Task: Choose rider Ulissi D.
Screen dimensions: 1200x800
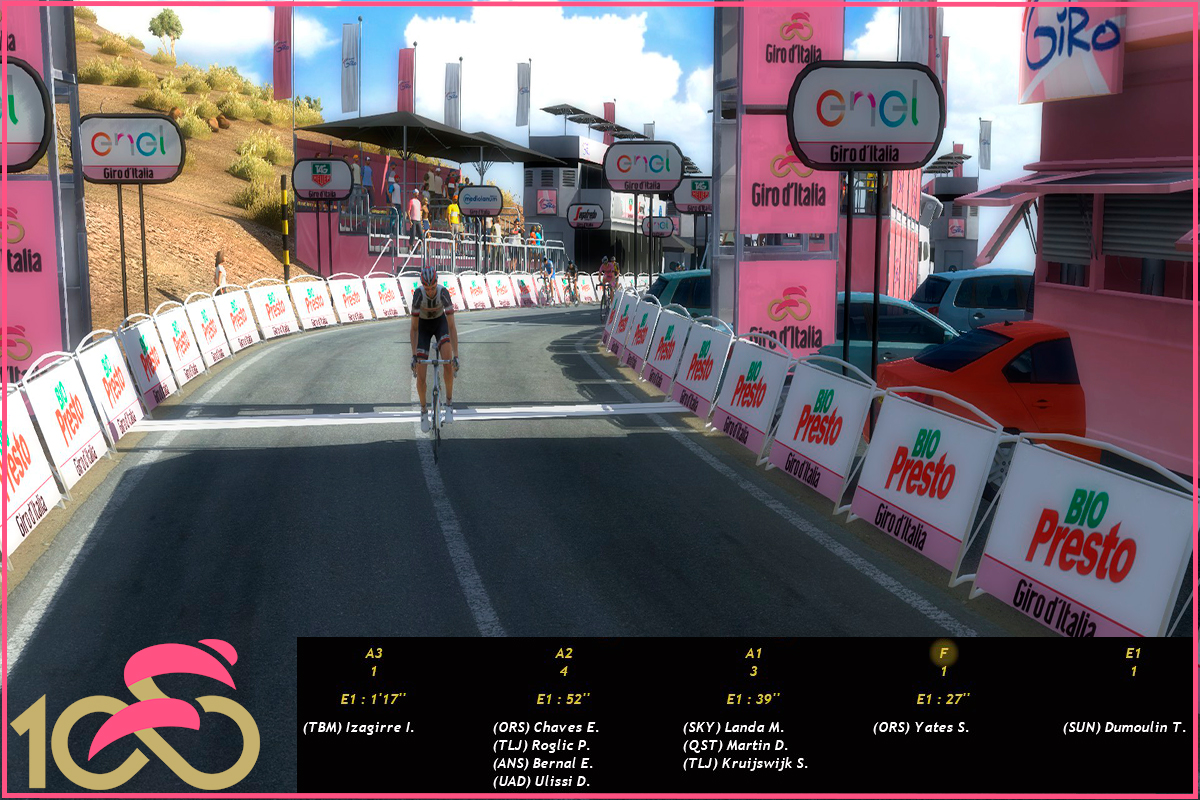Action: (x=542, y=781)
